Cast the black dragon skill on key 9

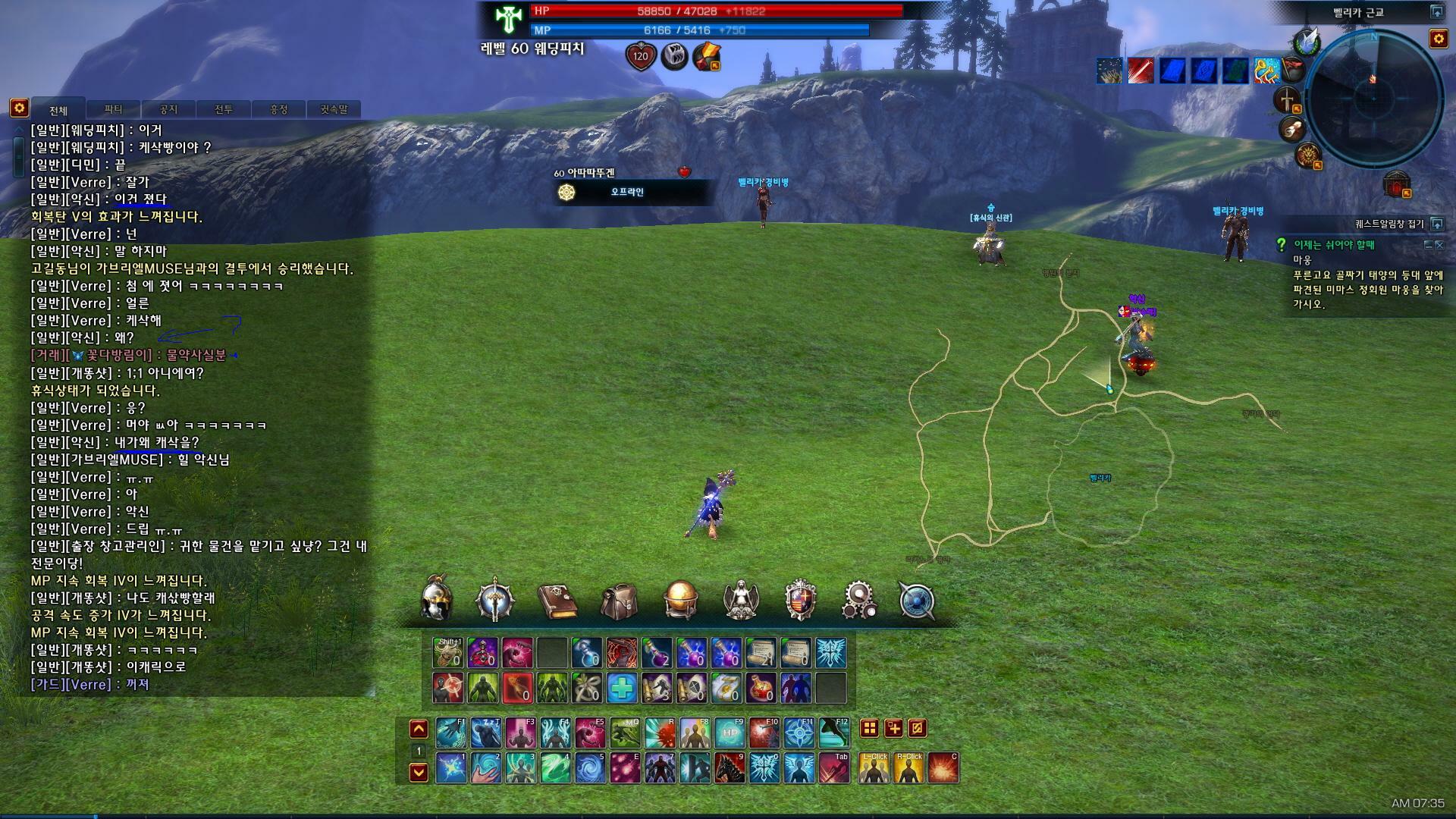pos(730,767)
